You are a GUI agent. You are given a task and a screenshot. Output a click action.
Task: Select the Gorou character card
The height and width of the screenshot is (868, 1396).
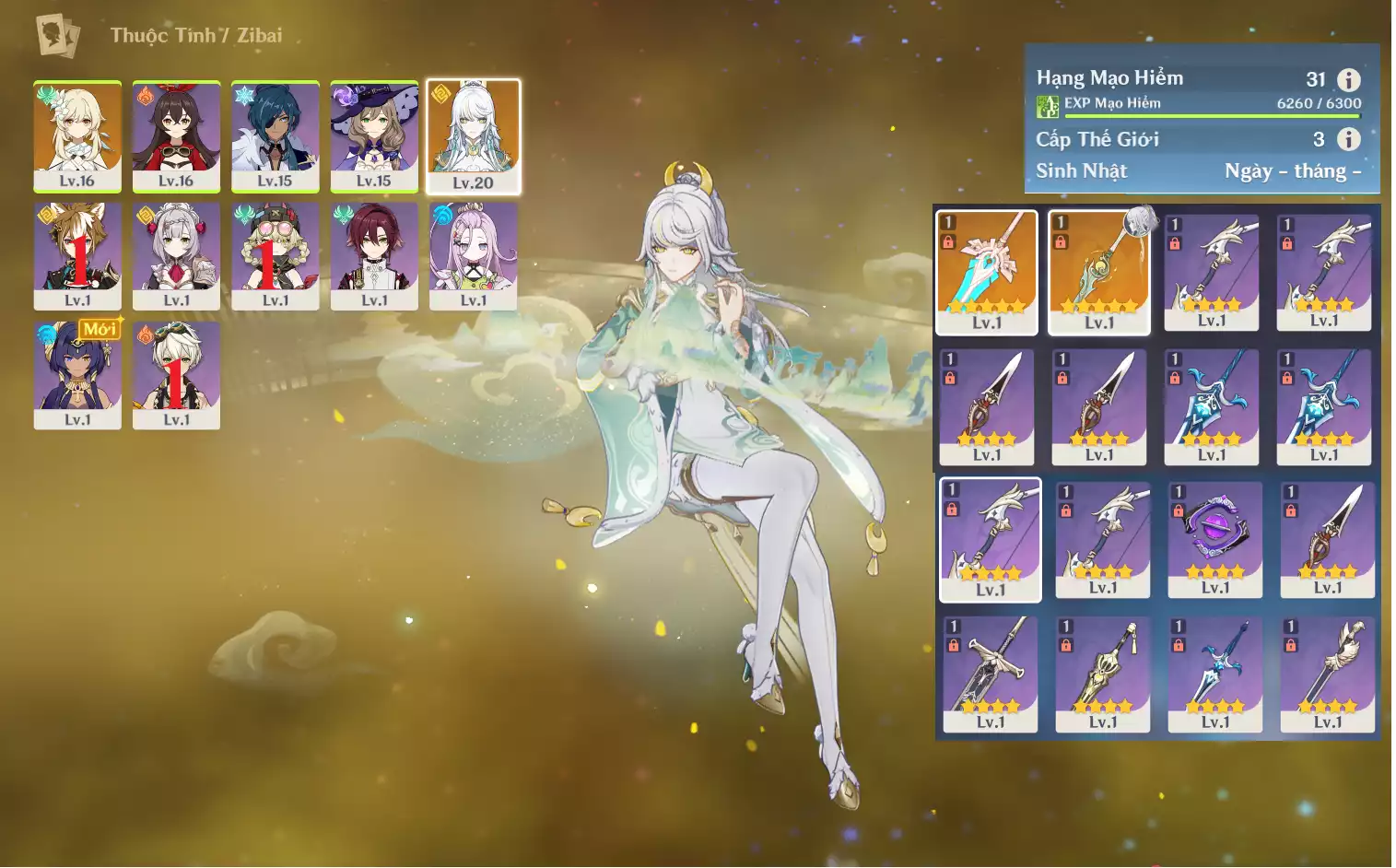77,255
